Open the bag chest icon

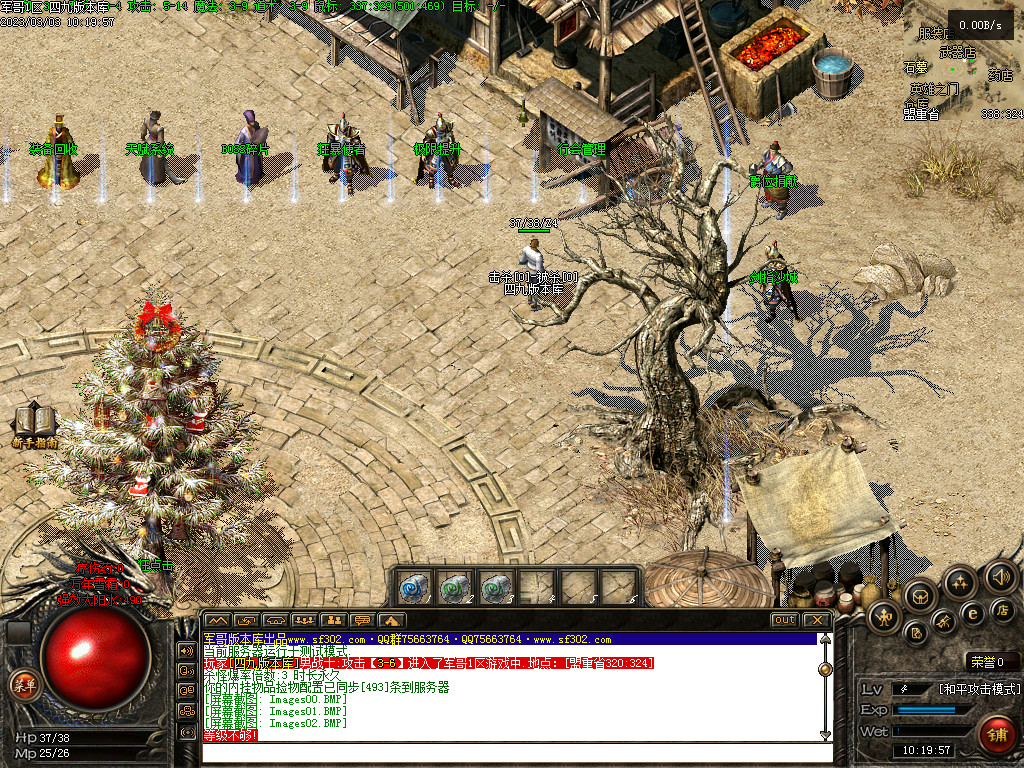[920, 597]
